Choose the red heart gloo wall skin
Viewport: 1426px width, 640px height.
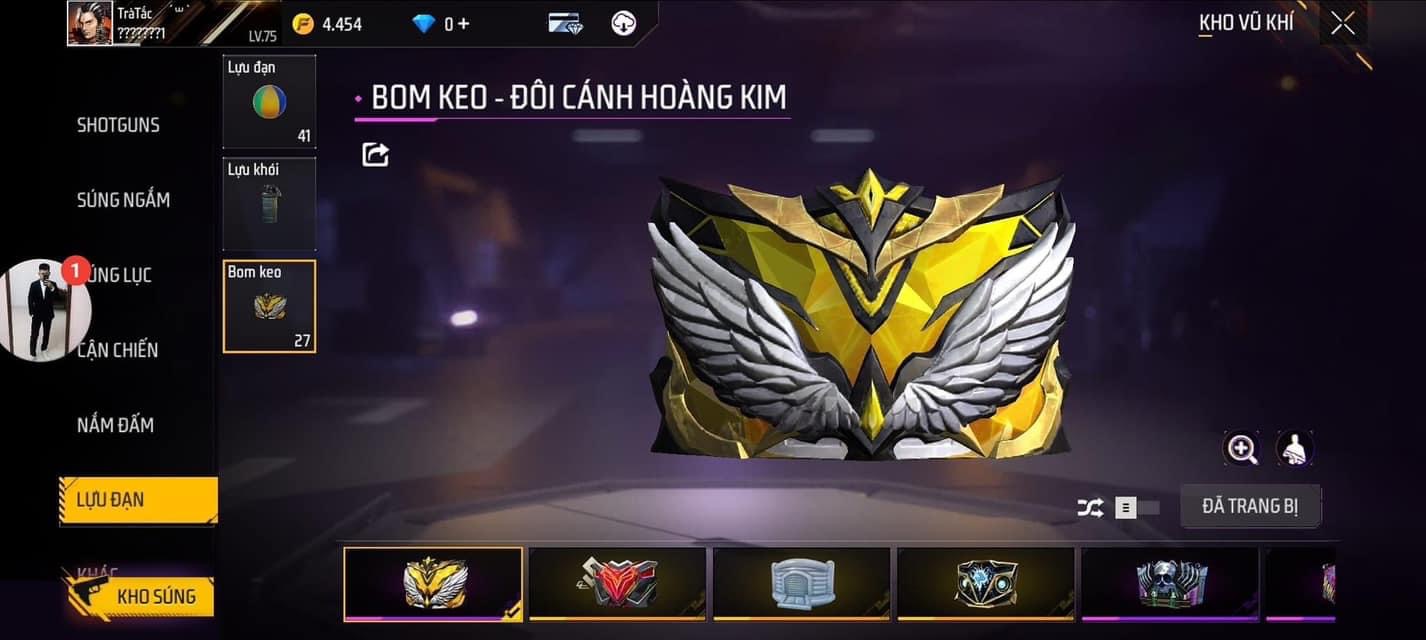(x=617, y=583)
